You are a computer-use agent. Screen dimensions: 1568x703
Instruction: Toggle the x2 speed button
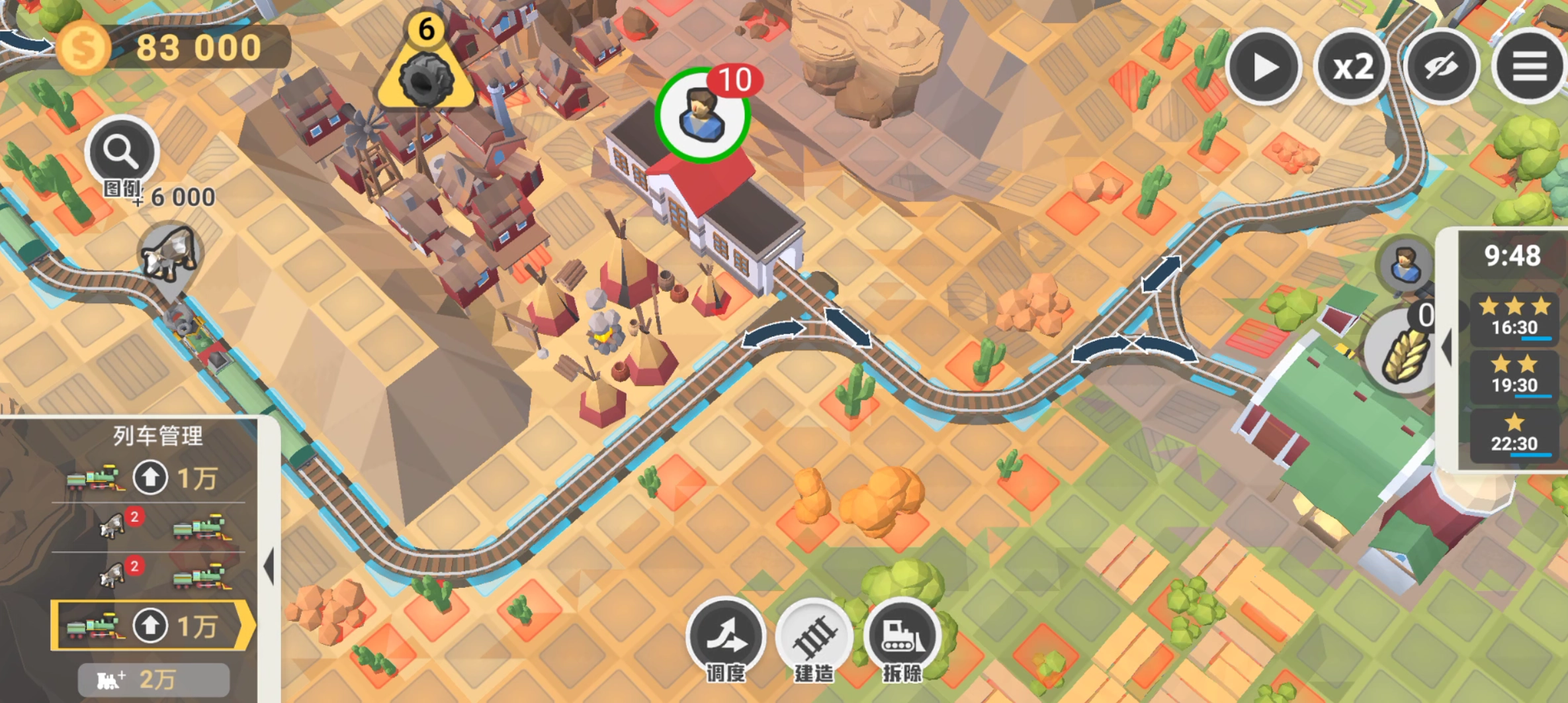[x=1352, y=67]
